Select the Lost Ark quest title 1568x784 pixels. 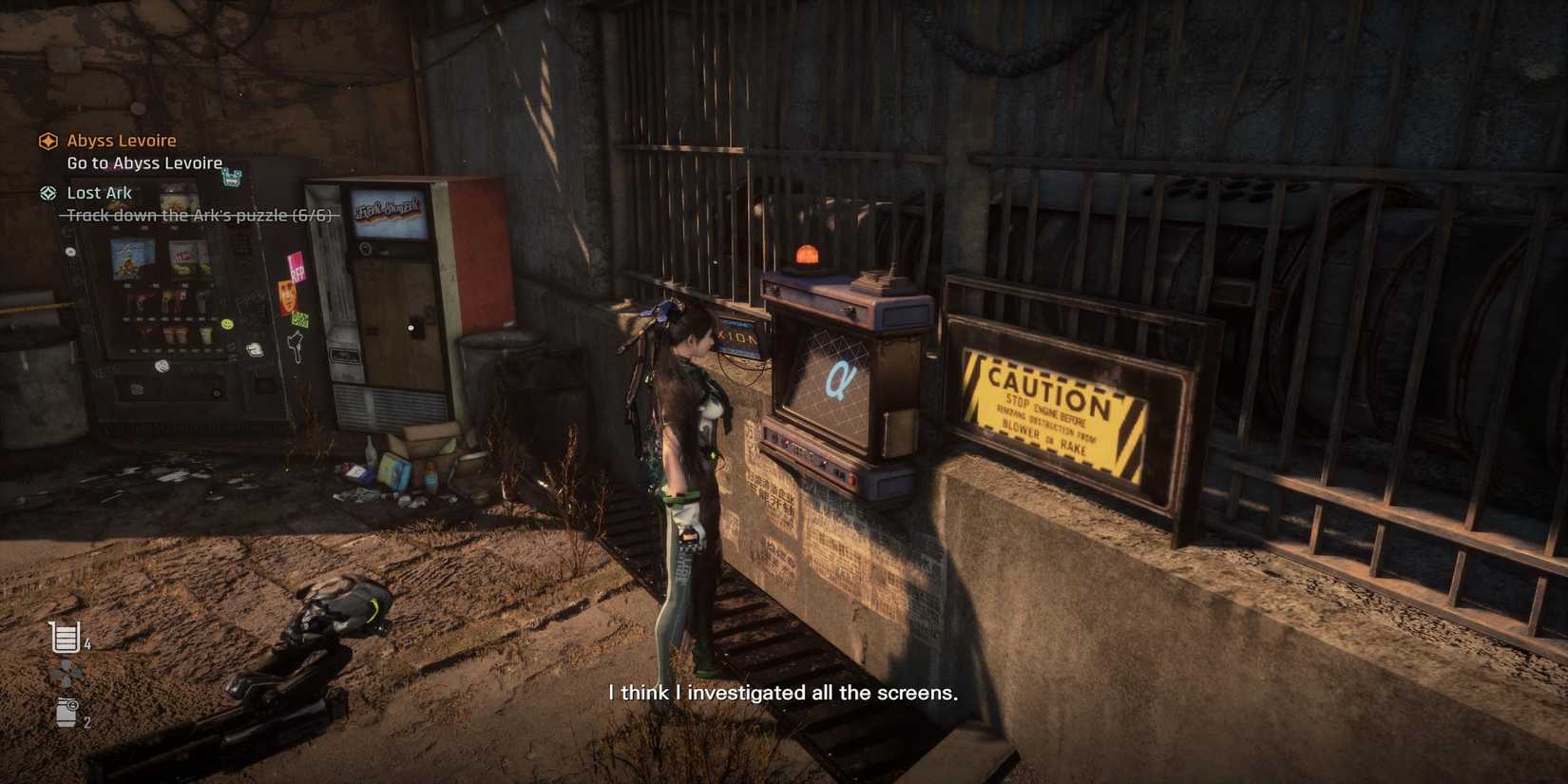point(99,192)
